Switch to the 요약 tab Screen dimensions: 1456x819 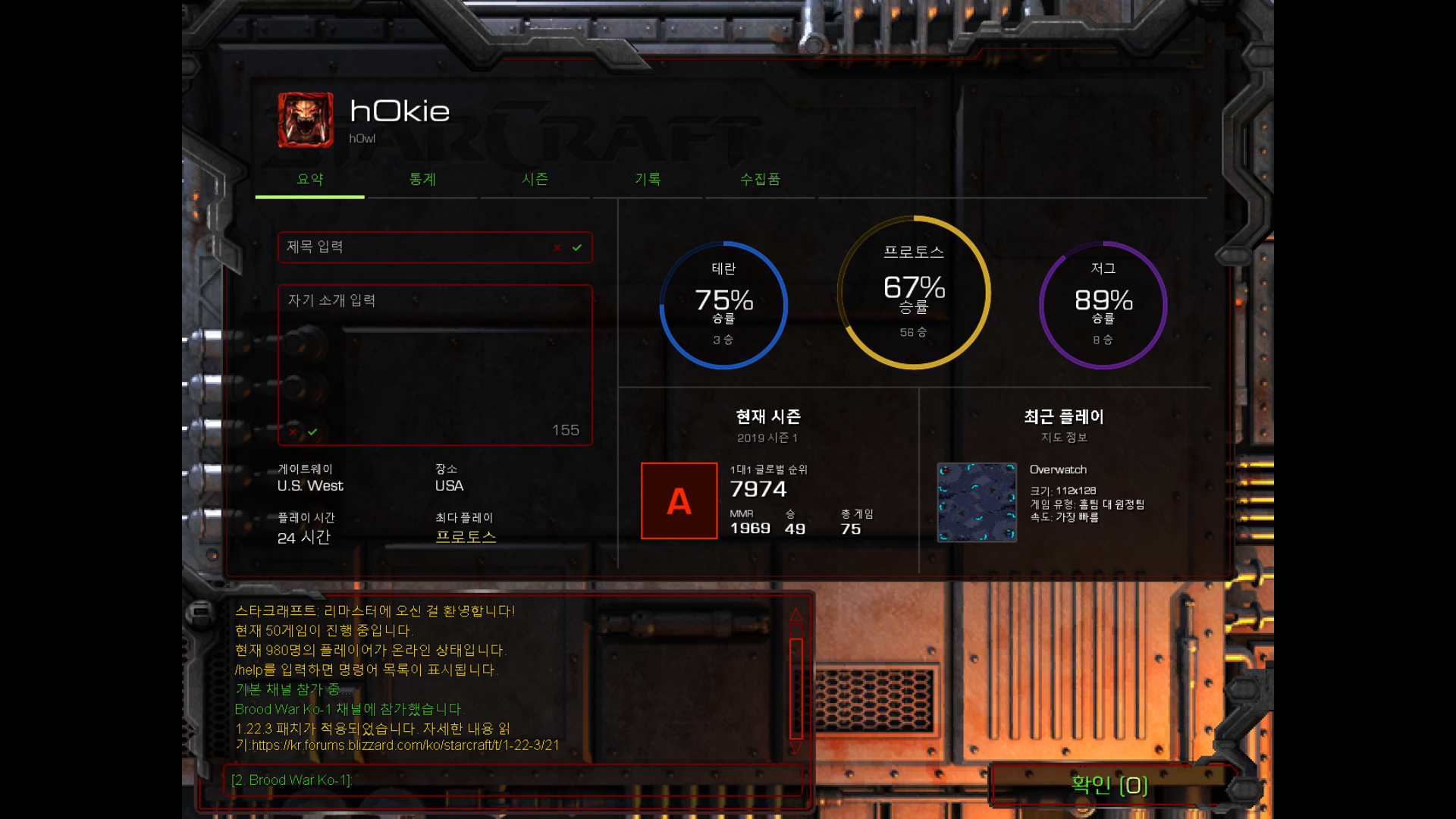click(x=309, y=180)
